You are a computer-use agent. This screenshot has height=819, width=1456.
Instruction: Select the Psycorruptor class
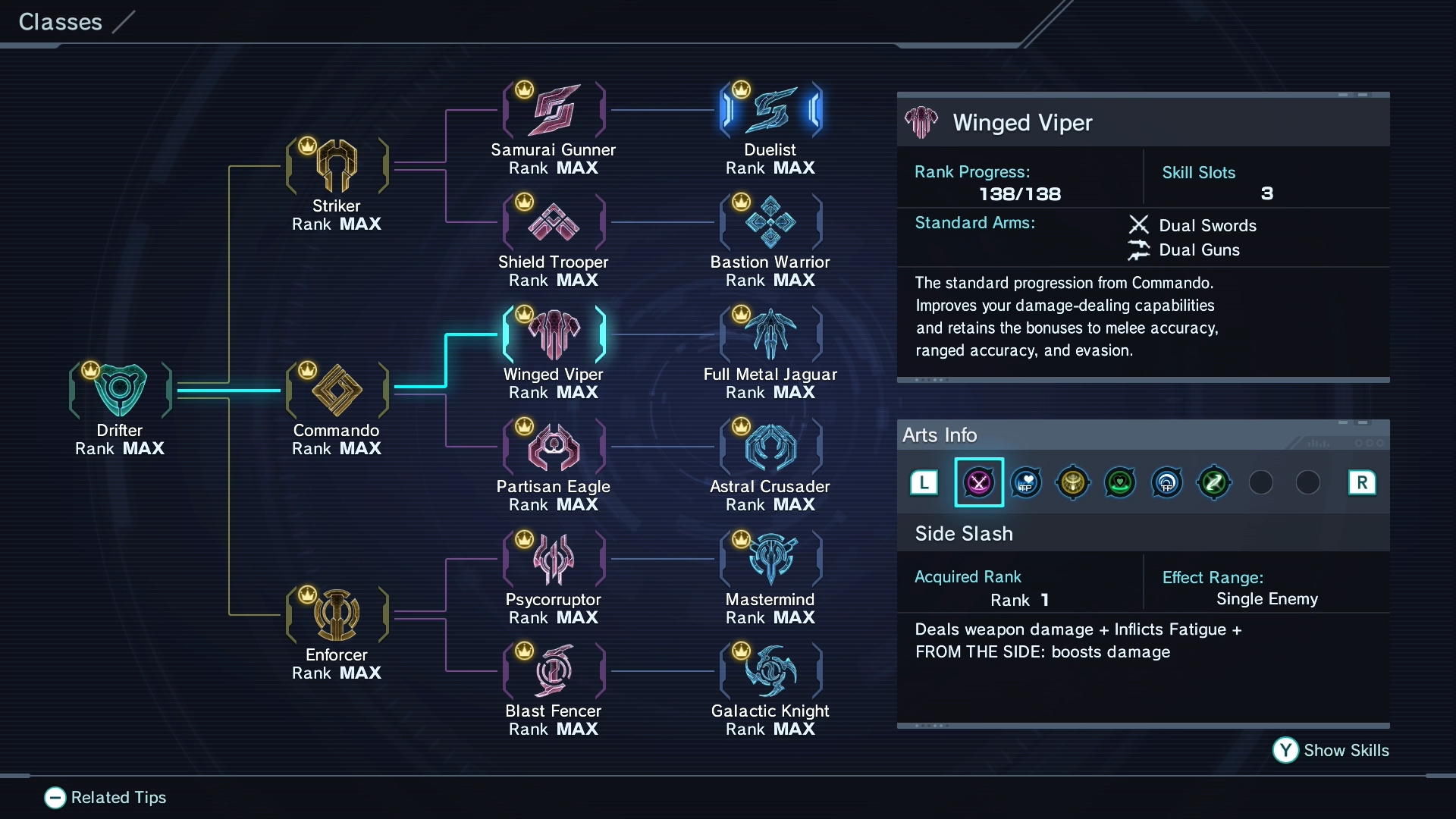554,560
